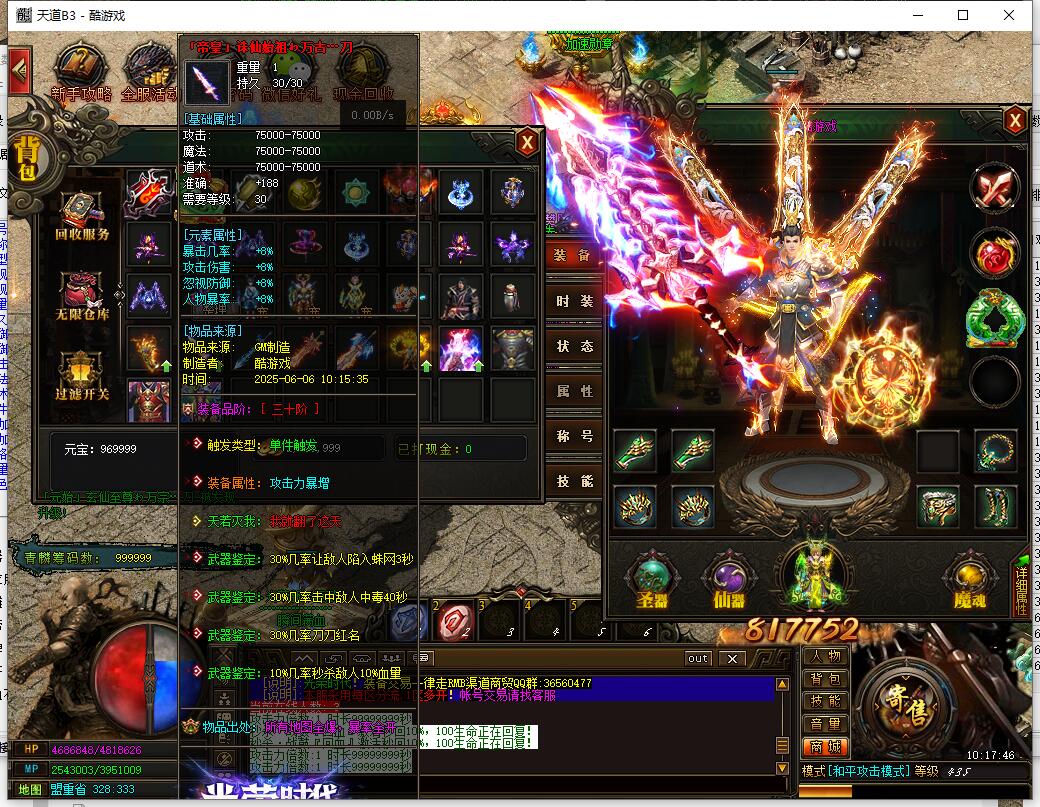This screenshot has height=807, width=1040.
Task: Open the 无限仓库 unlimited warehouse
Action: 82,297
